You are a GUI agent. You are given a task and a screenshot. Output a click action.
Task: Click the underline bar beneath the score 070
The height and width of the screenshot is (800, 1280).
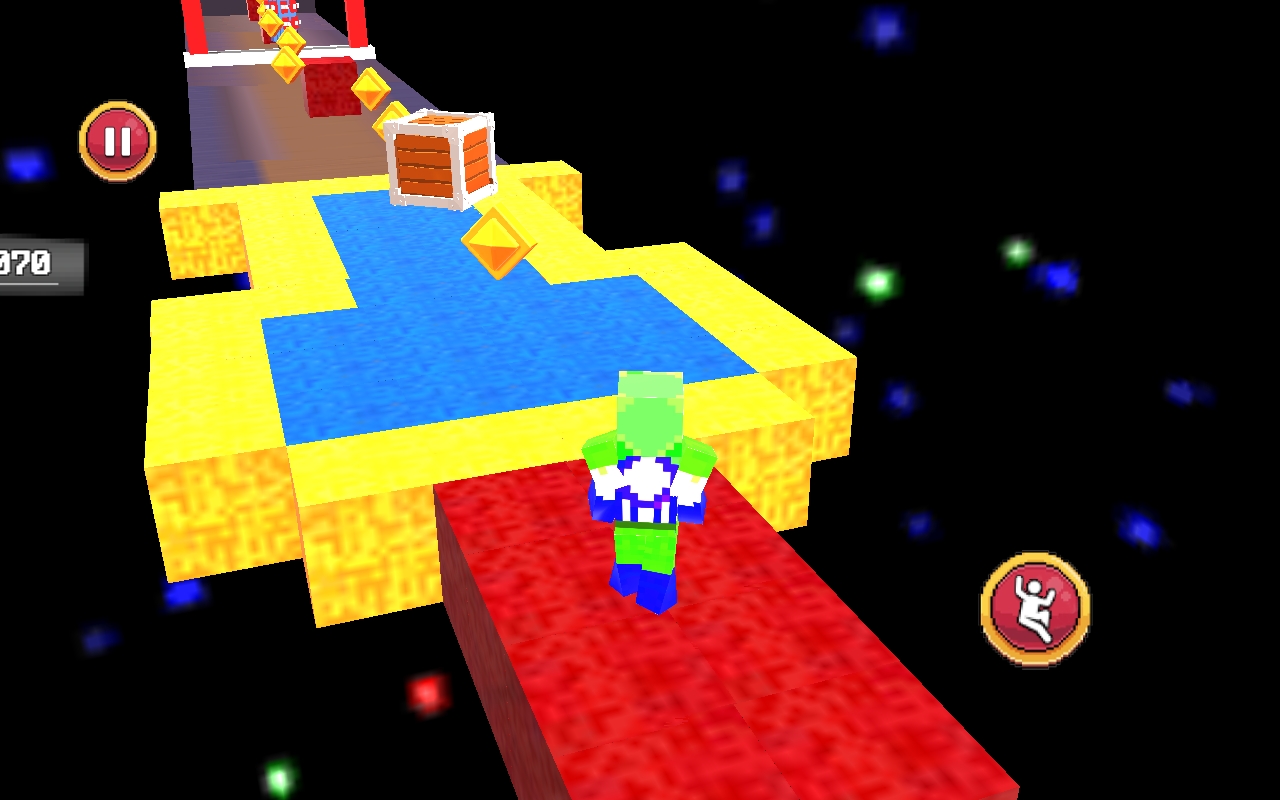coord(28,282)
